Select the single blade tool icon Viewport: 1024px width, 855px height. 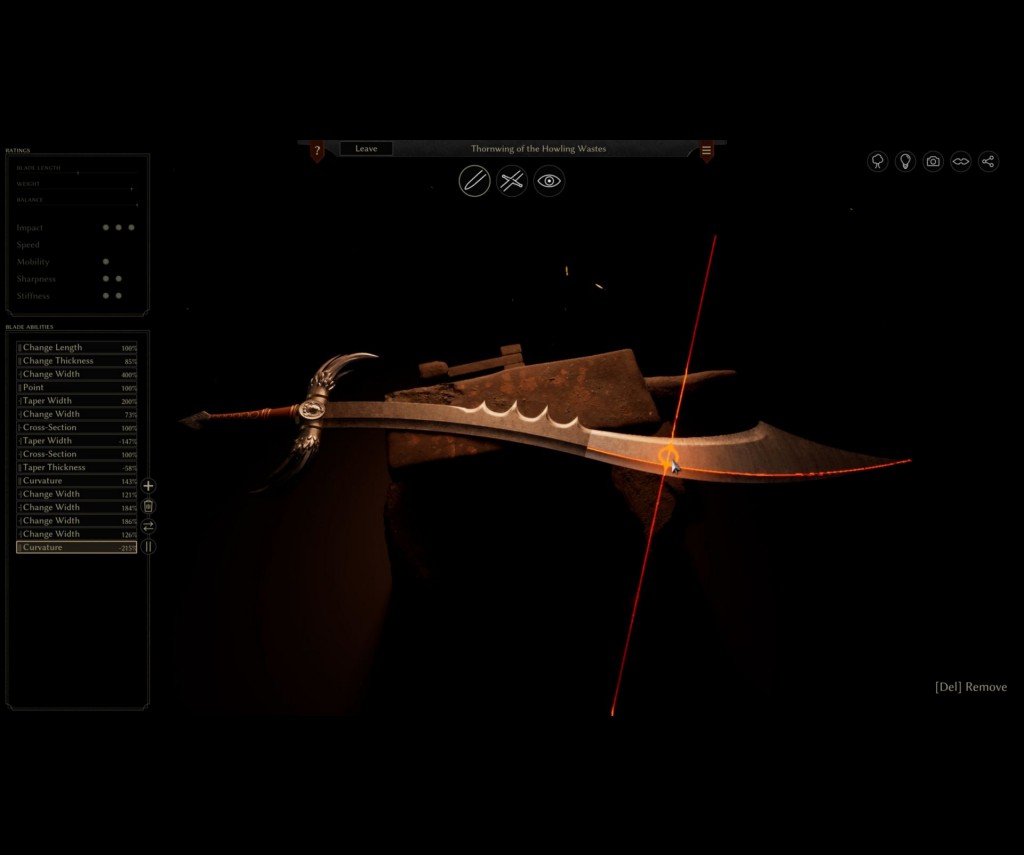pos(474,181)
